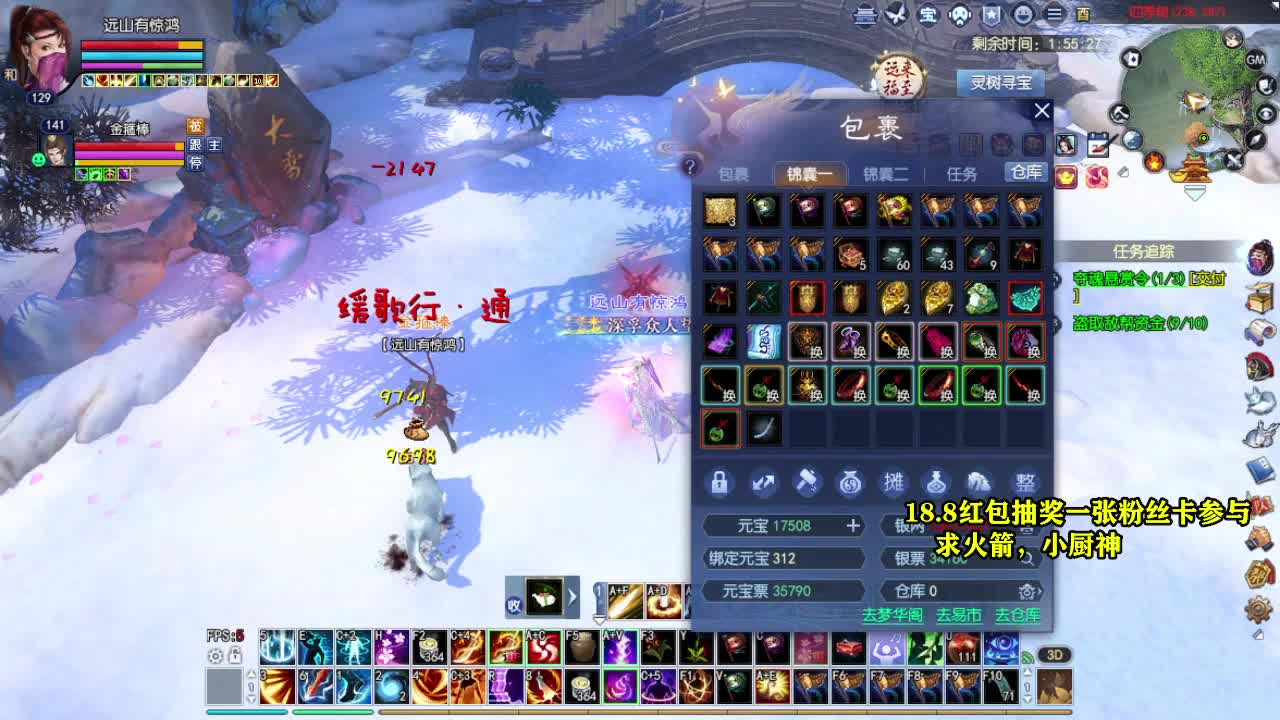Click the magnifier icon beside the 银票 field

pyautogui.click(x=1028, y=559)
